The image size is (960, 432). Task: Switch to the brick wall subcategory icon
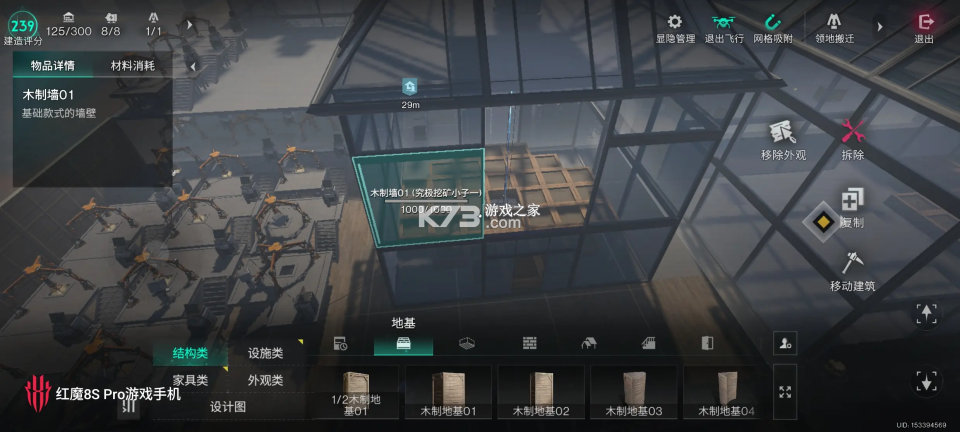coord(530,343)
